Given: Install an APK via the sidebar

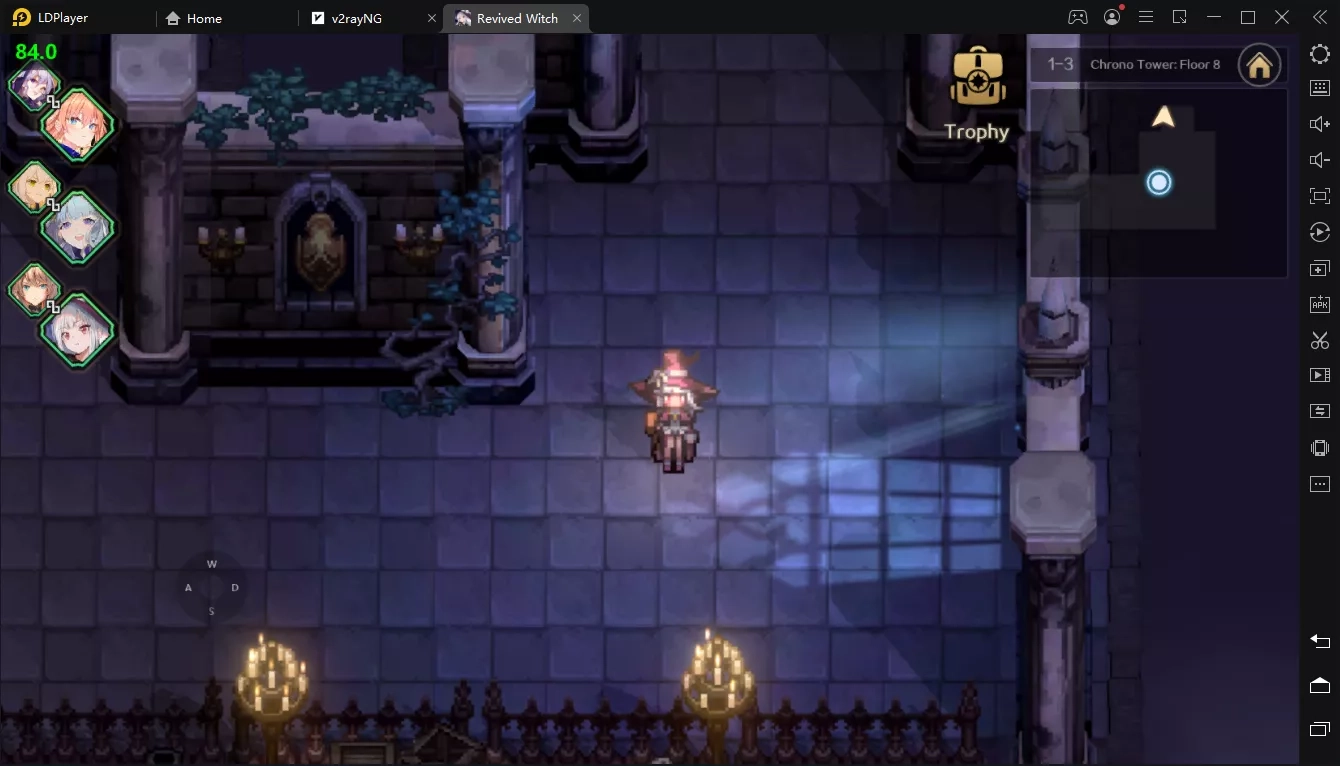Looking at the screenshot, I should click(1320, 304).
